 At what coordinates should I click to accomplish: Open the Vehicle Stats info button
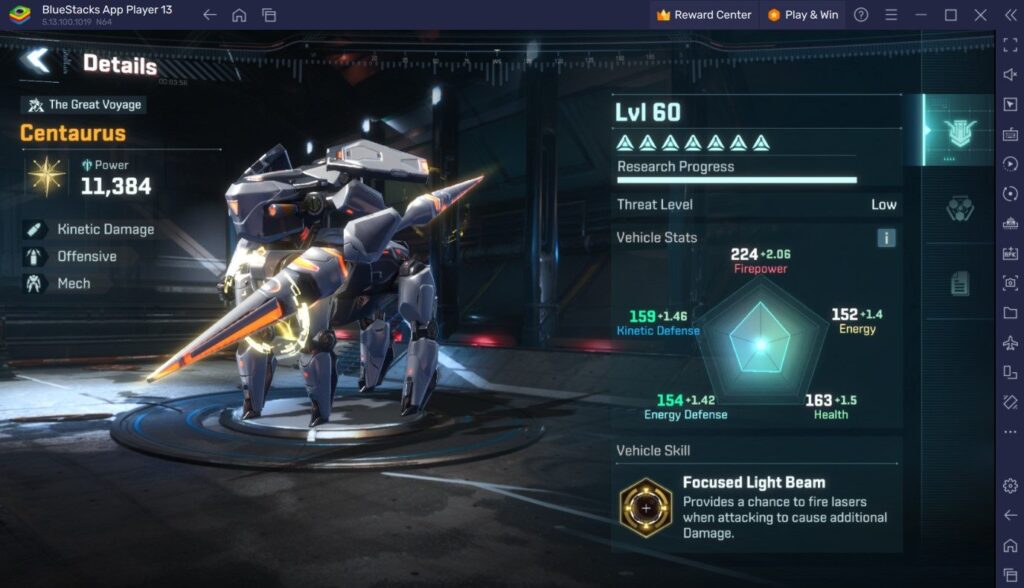(x=886, y=238)
